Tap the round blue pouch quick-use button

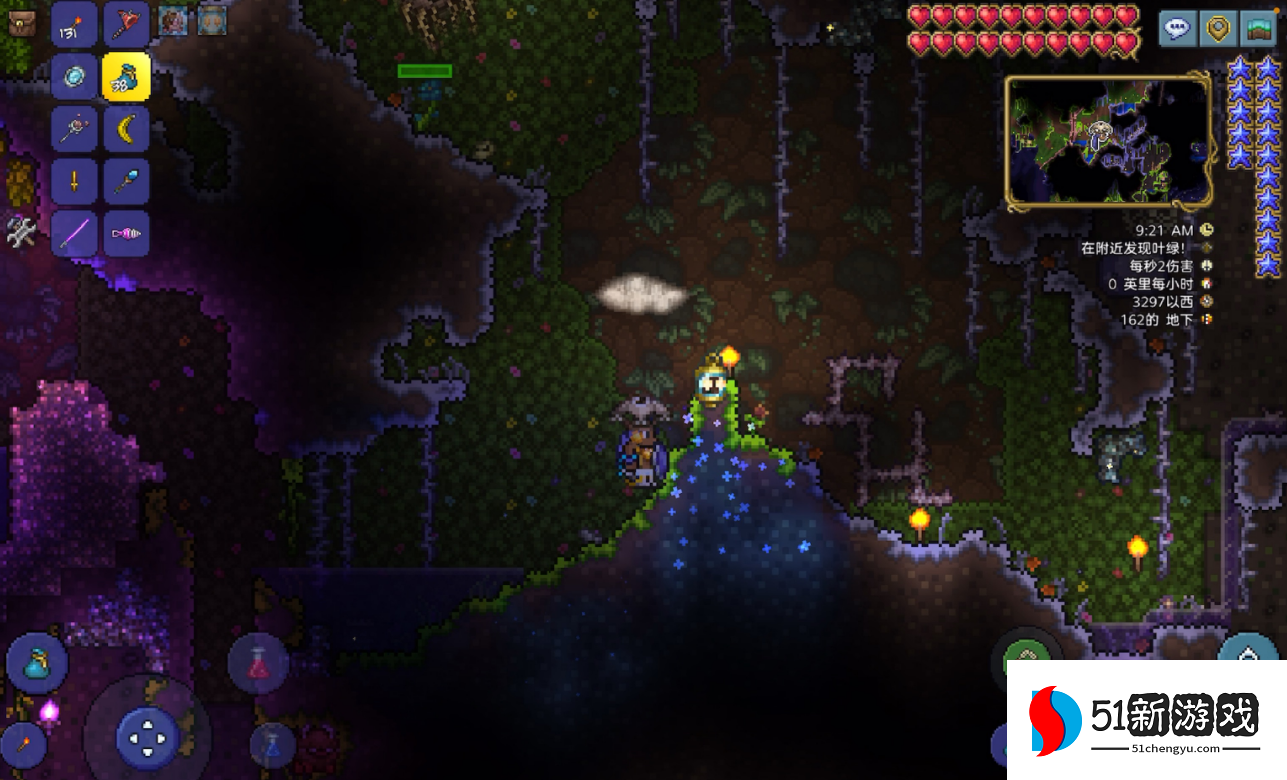click(37, 663)
